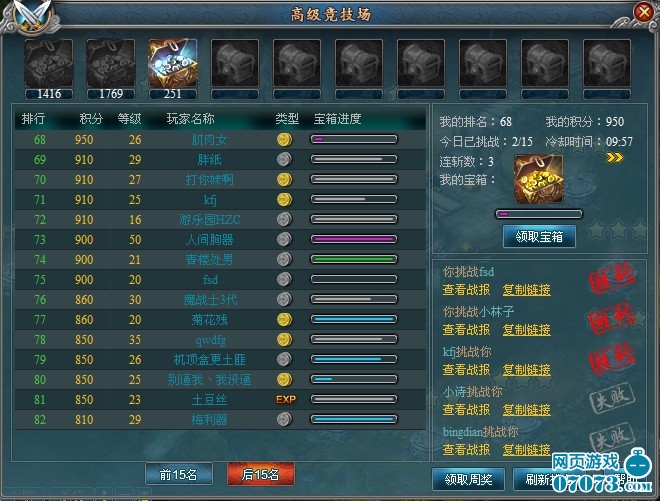The image size is (660, 501).
Task: Select player 胖纸 in the ranking list
Action: 210,159
